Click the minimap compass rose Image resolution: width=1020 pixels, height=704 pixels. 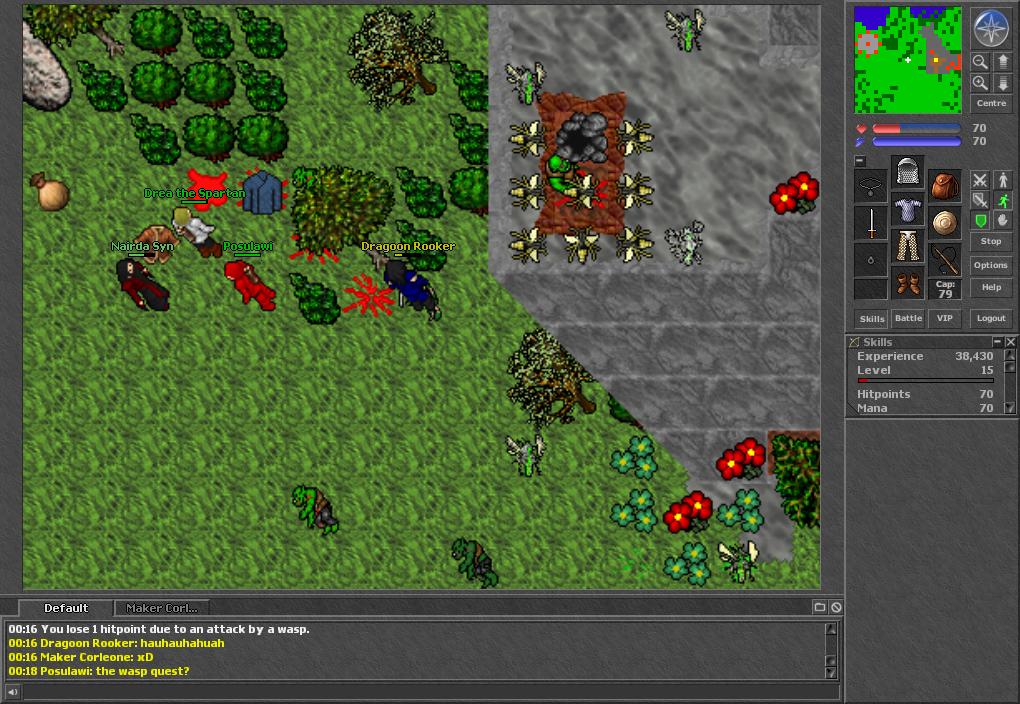(990, 28)
